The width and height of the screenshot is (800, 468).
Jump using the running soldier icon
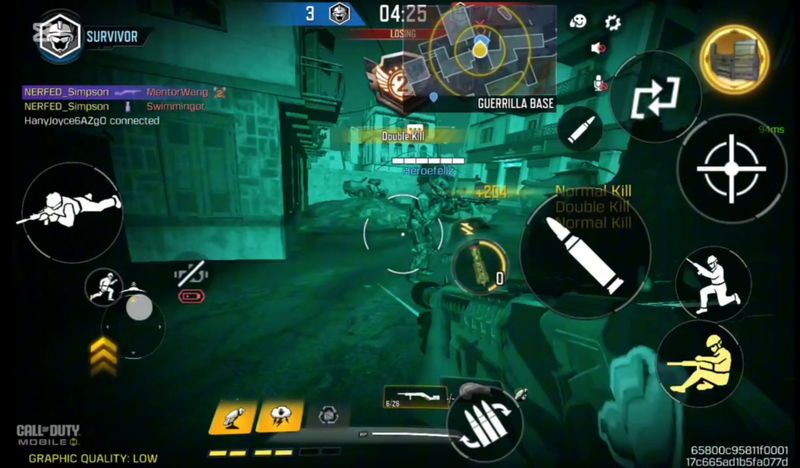tap(104, 288)
